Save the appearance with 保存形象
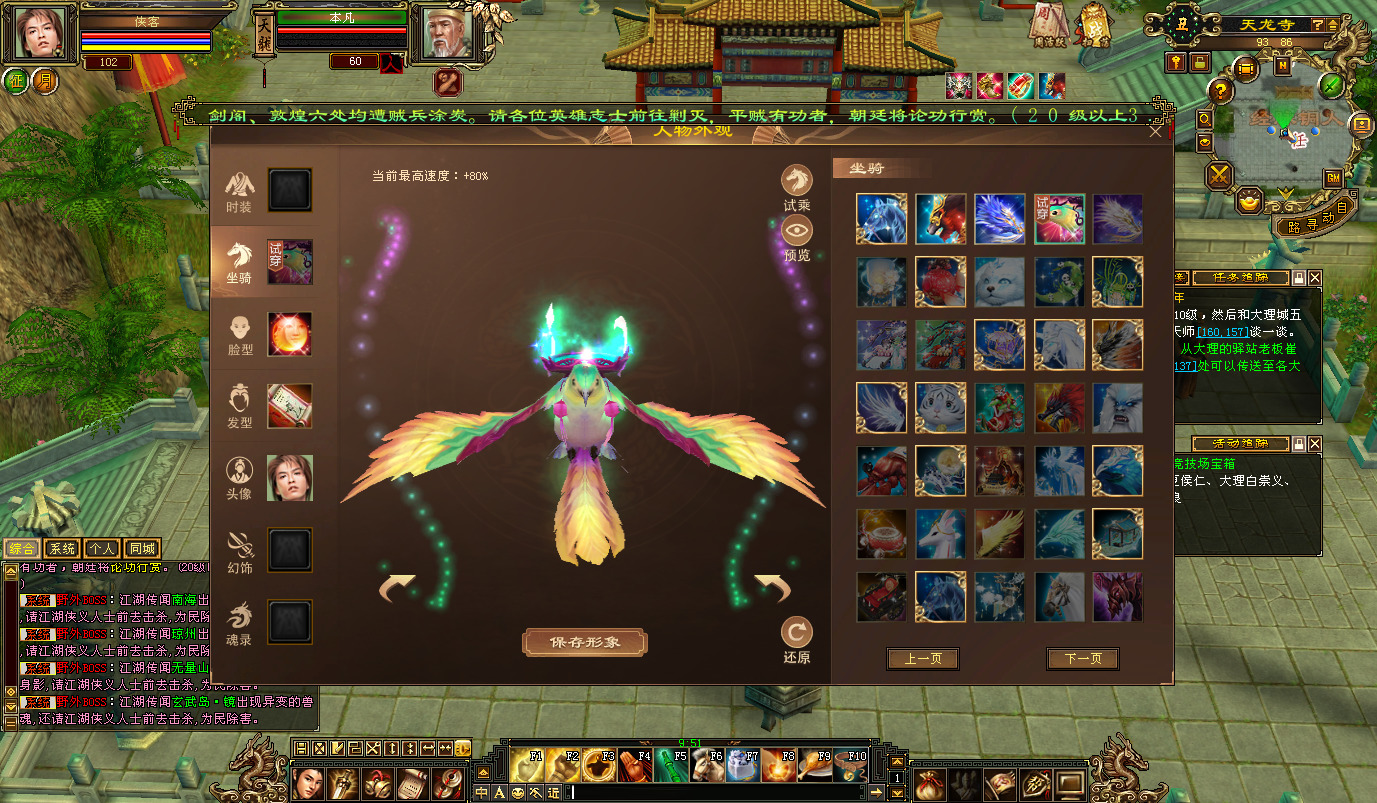This screenshot has height=803, width=1377. click(585, 642)
